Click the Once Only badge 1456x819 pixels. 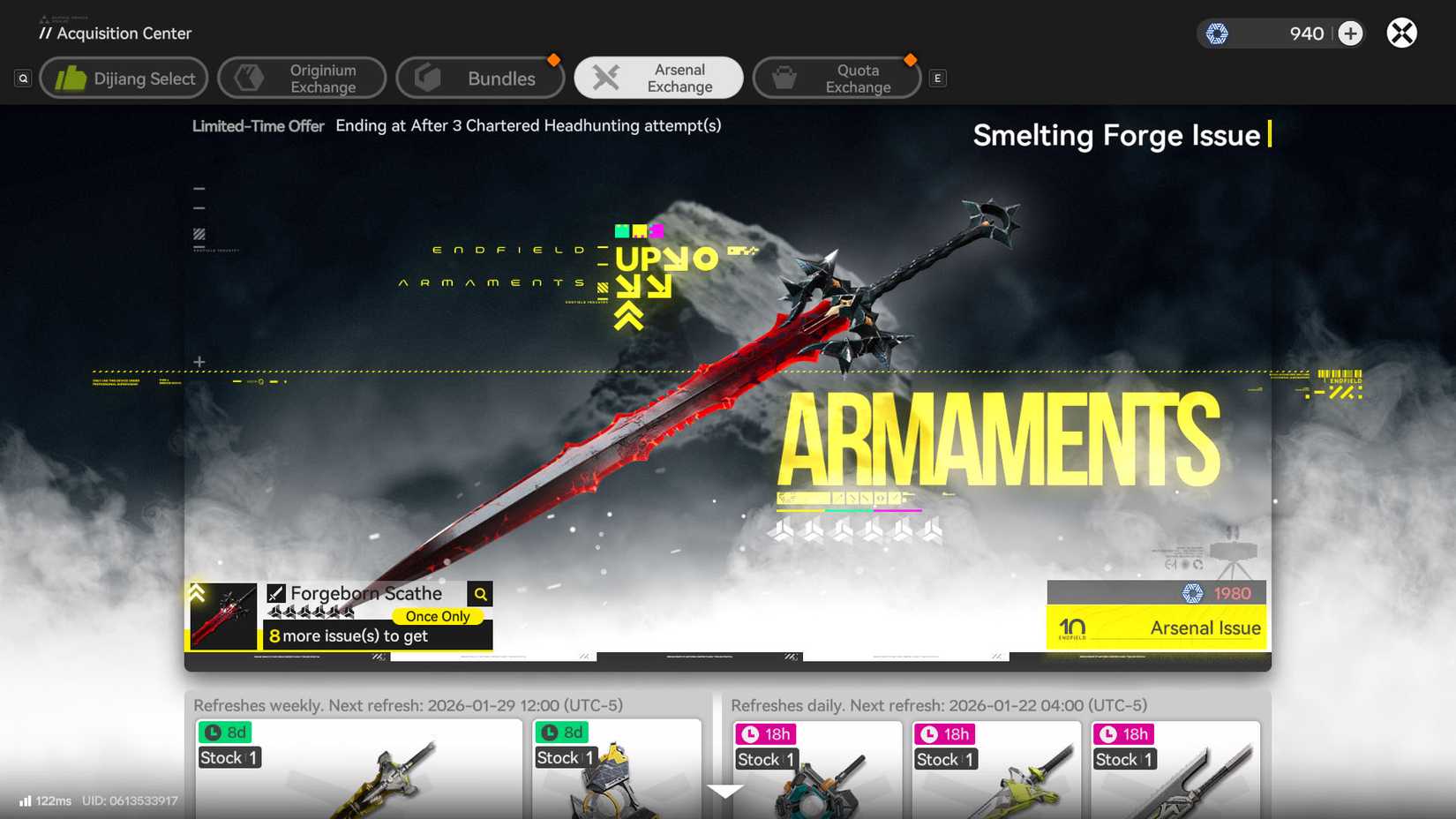tap(438, 616)
